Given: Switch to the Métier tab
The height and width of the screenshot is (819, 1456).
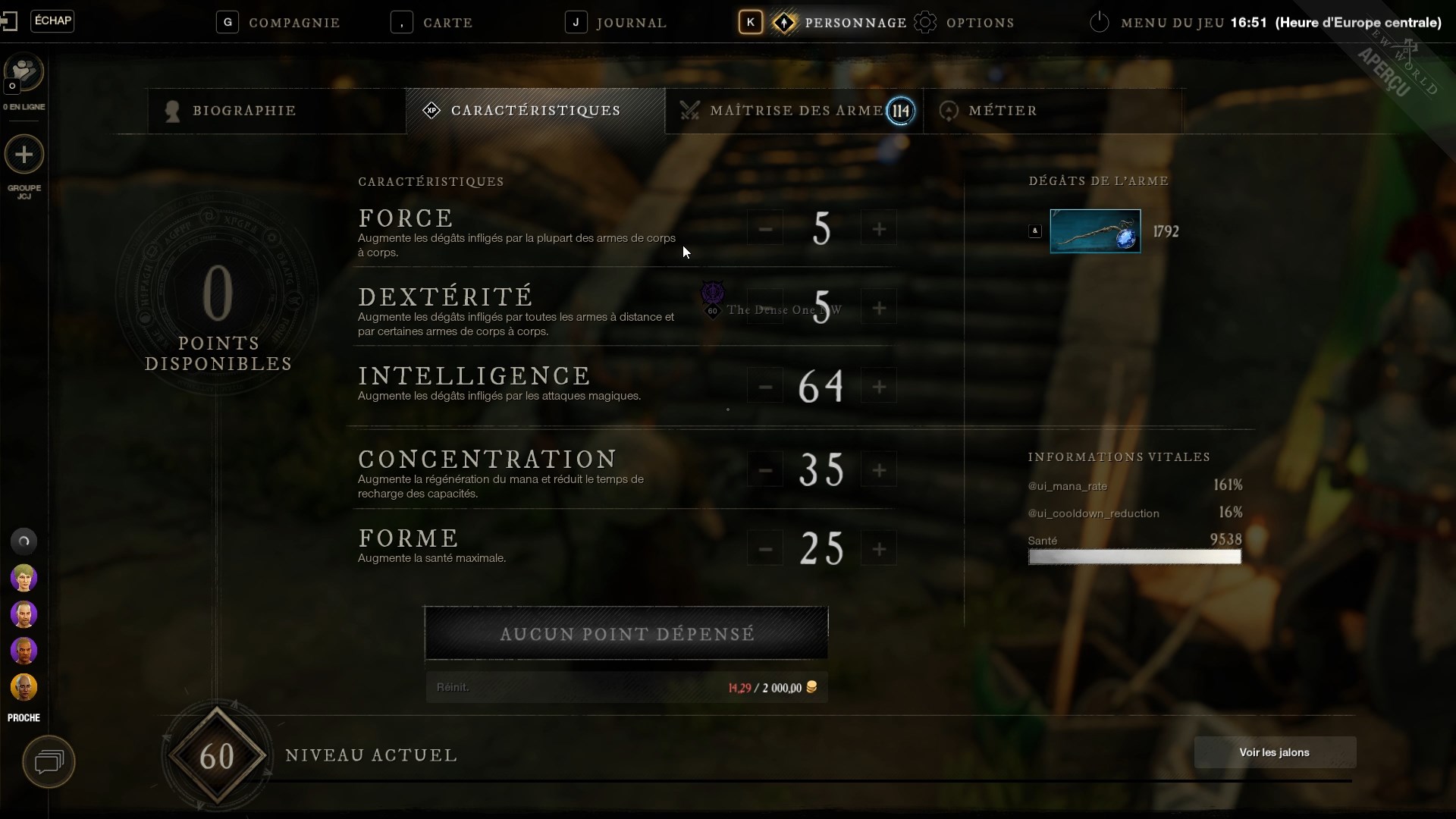Looking at the screenshot, I should tap(1003, 111).
